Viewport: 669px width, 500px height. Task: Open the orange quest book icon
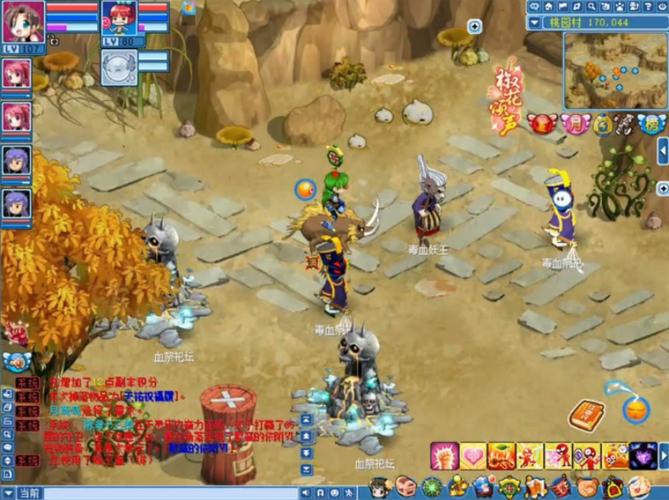(585, 412)
